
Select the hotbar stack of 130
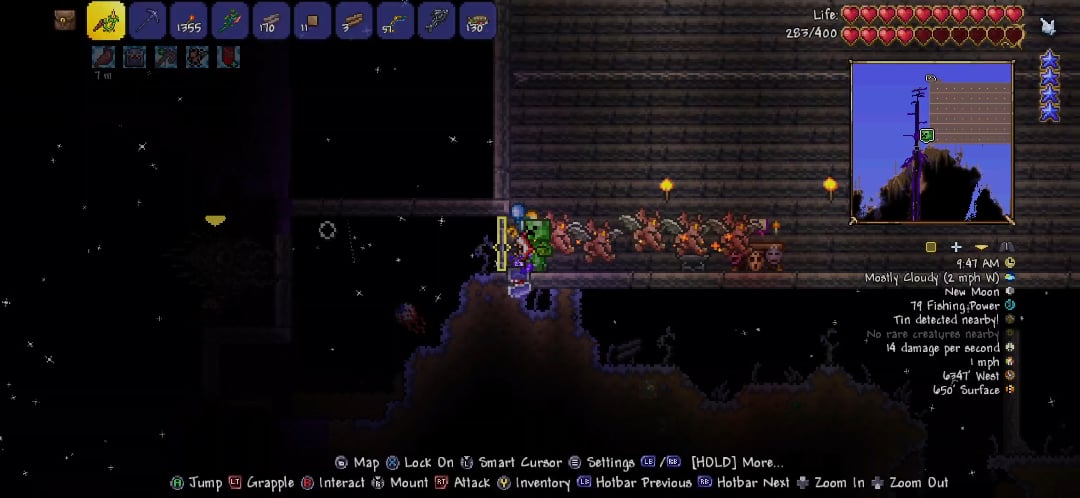(x=477, y=20)
